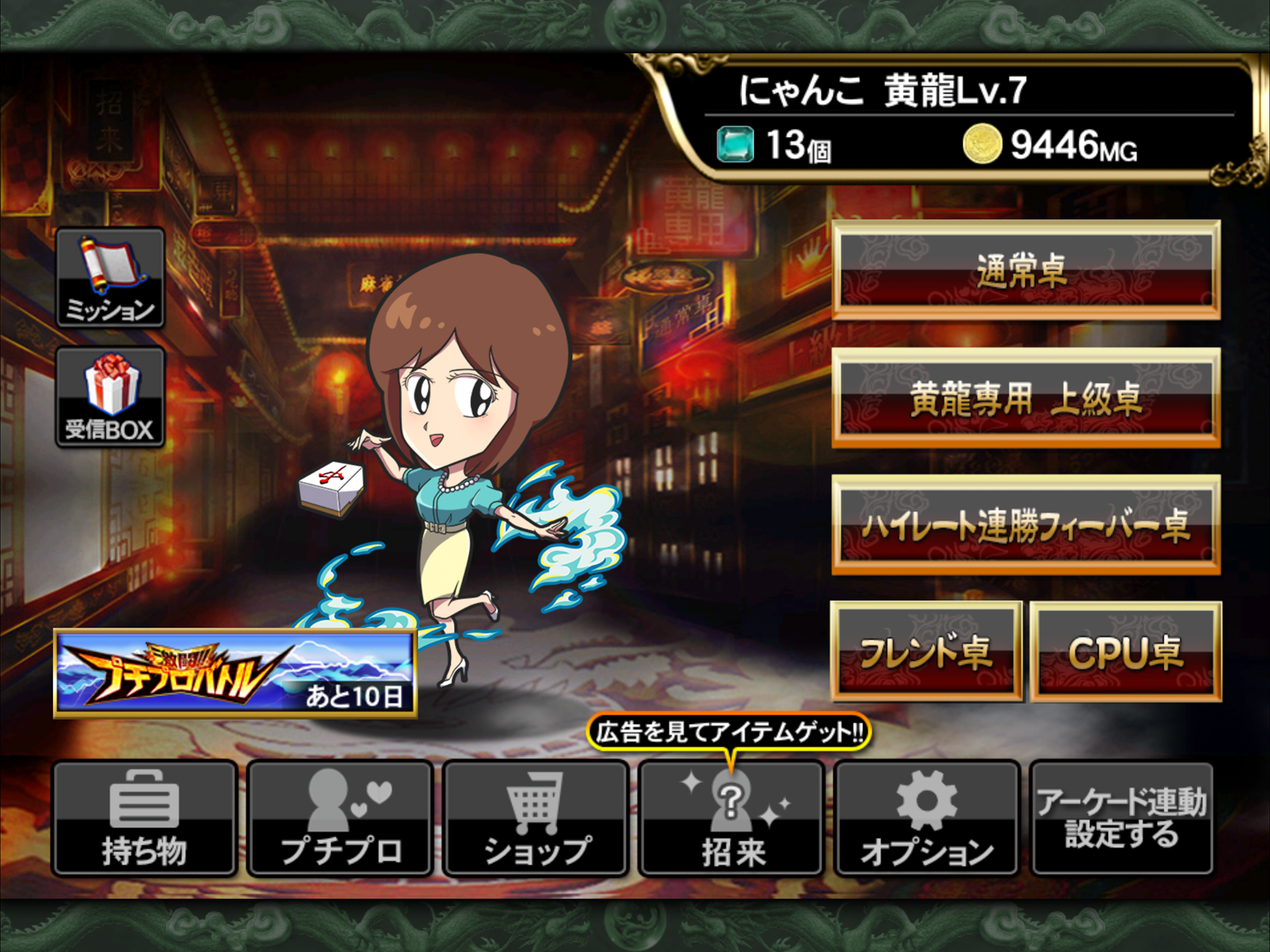Select the 通常卓 table

click(x=1025, y=270)
